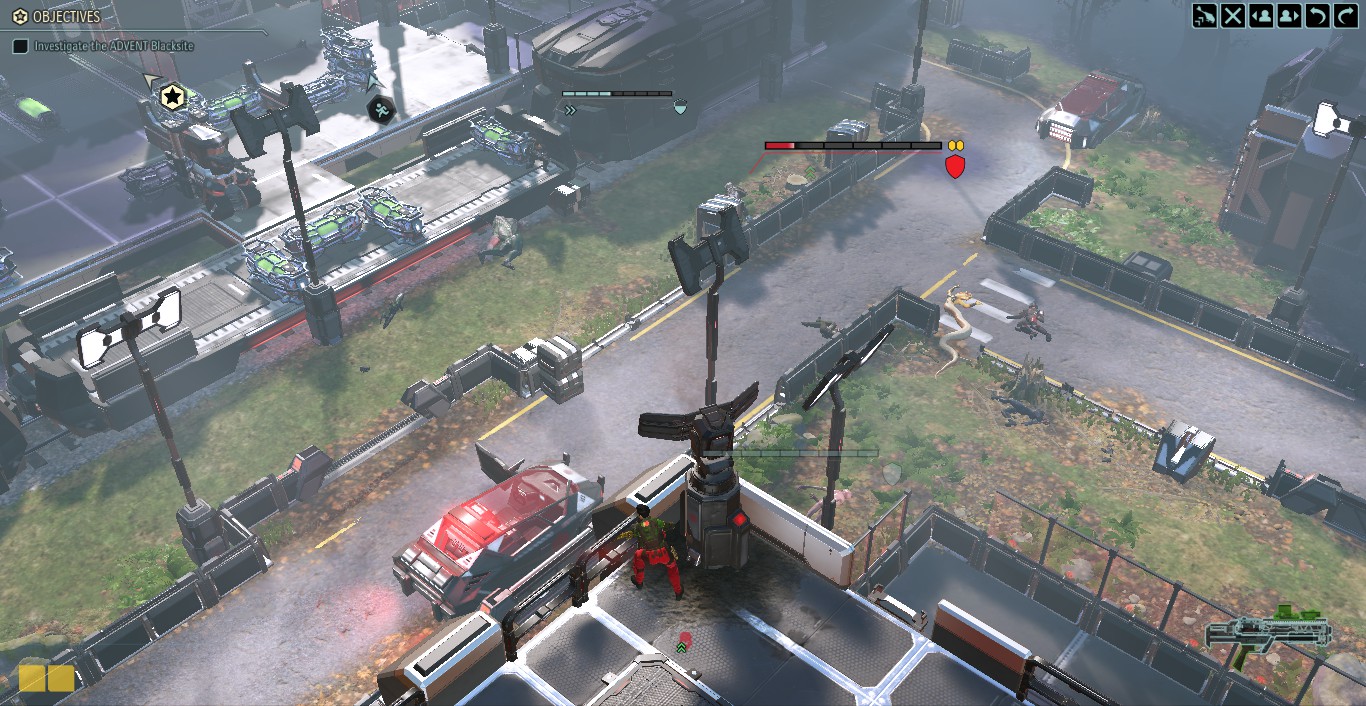Click the weapon icon with green ammo
The width and height of the screenshot is (1366, 706).
[1269, 632]
